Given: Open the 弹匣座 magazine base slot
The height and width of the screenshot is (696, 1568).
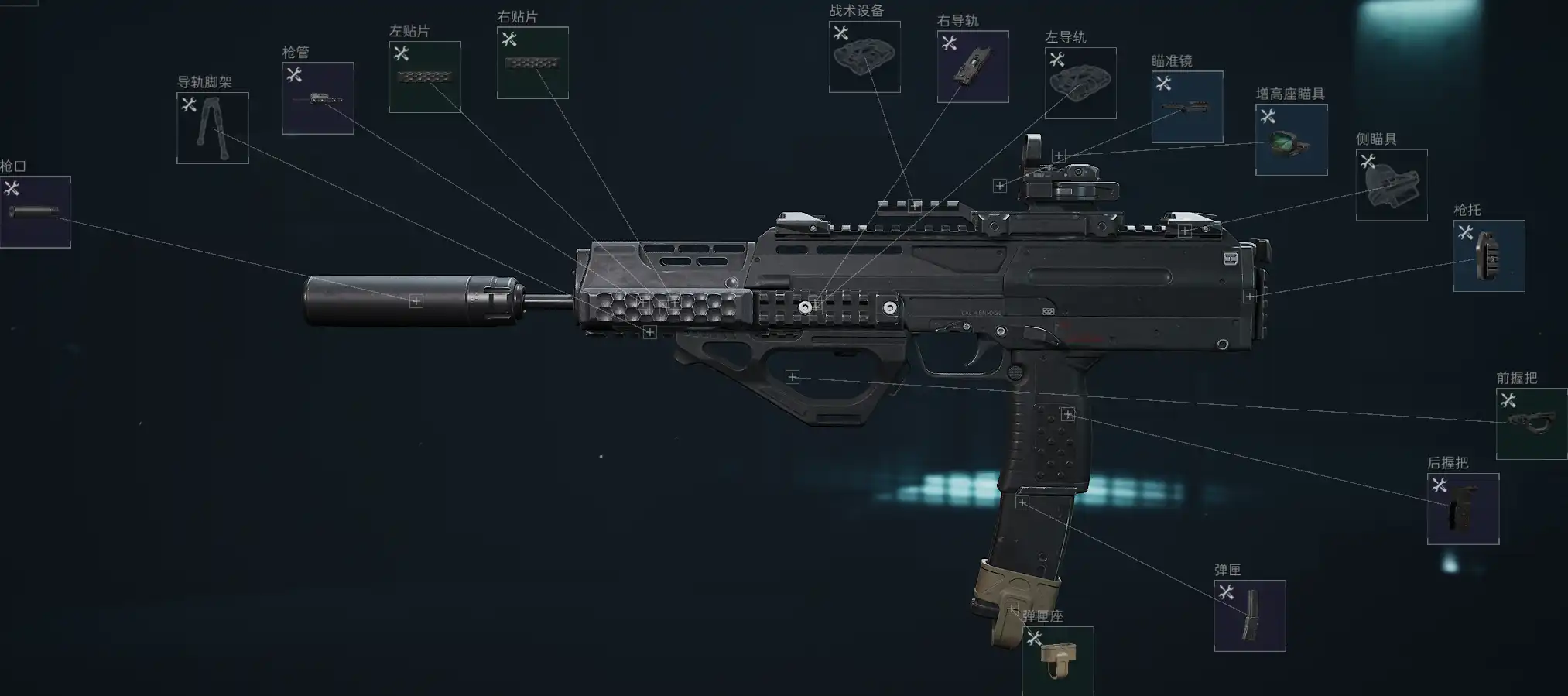Looking at the screenshot, I should (1058, 660).
